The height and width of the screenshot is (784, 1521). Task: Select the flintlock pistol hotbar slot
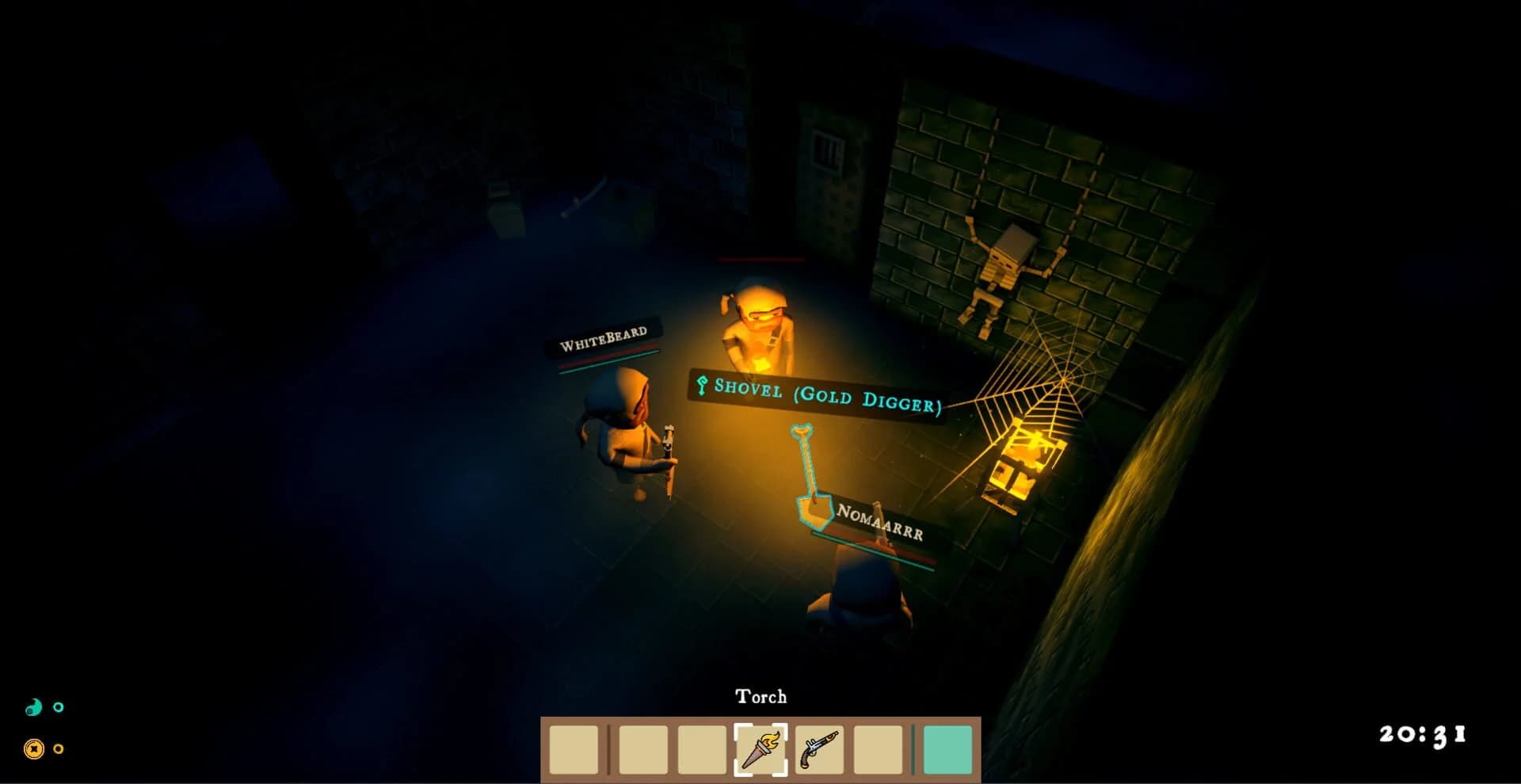click(x=821, y=748)
